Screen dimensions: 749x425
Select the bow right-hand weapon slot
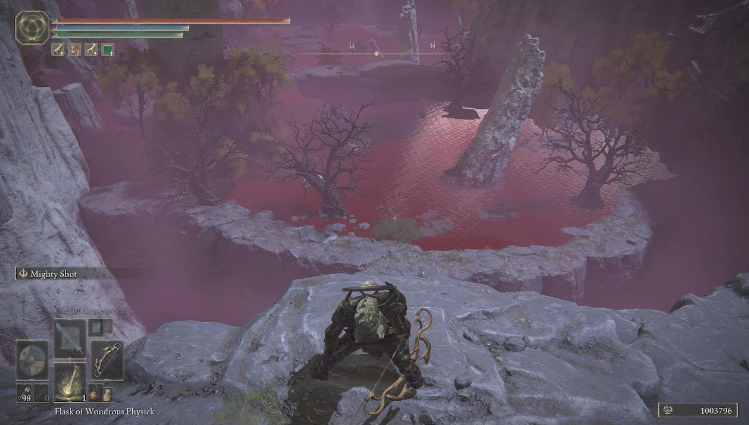(107, 360)
